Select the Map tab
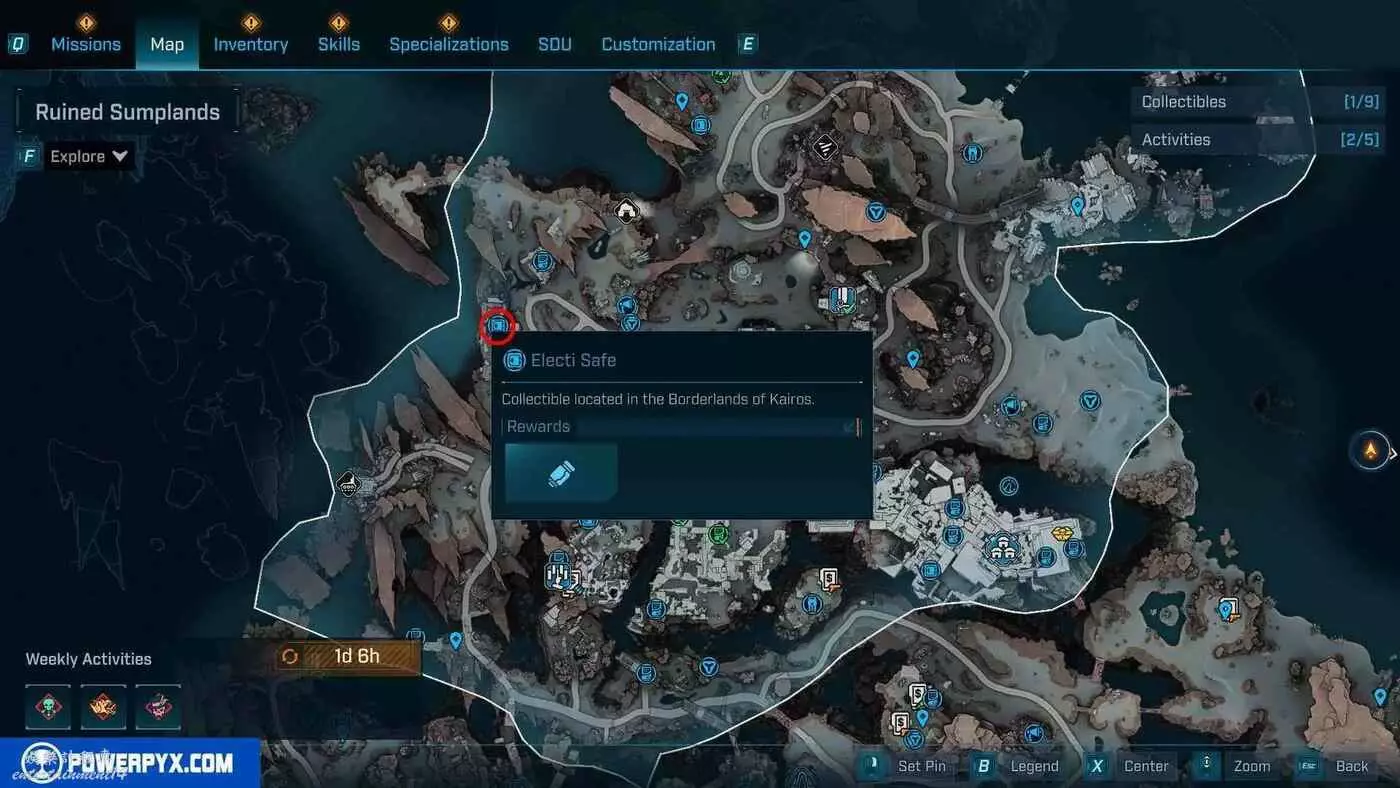This screenshot has width=1400, height=788. [167, 44]
